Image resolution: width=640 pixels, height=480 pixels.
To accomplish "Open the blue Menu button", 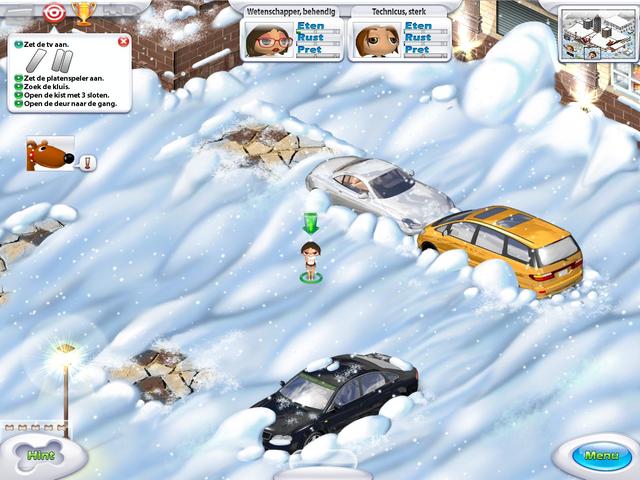I will [601, 456].
